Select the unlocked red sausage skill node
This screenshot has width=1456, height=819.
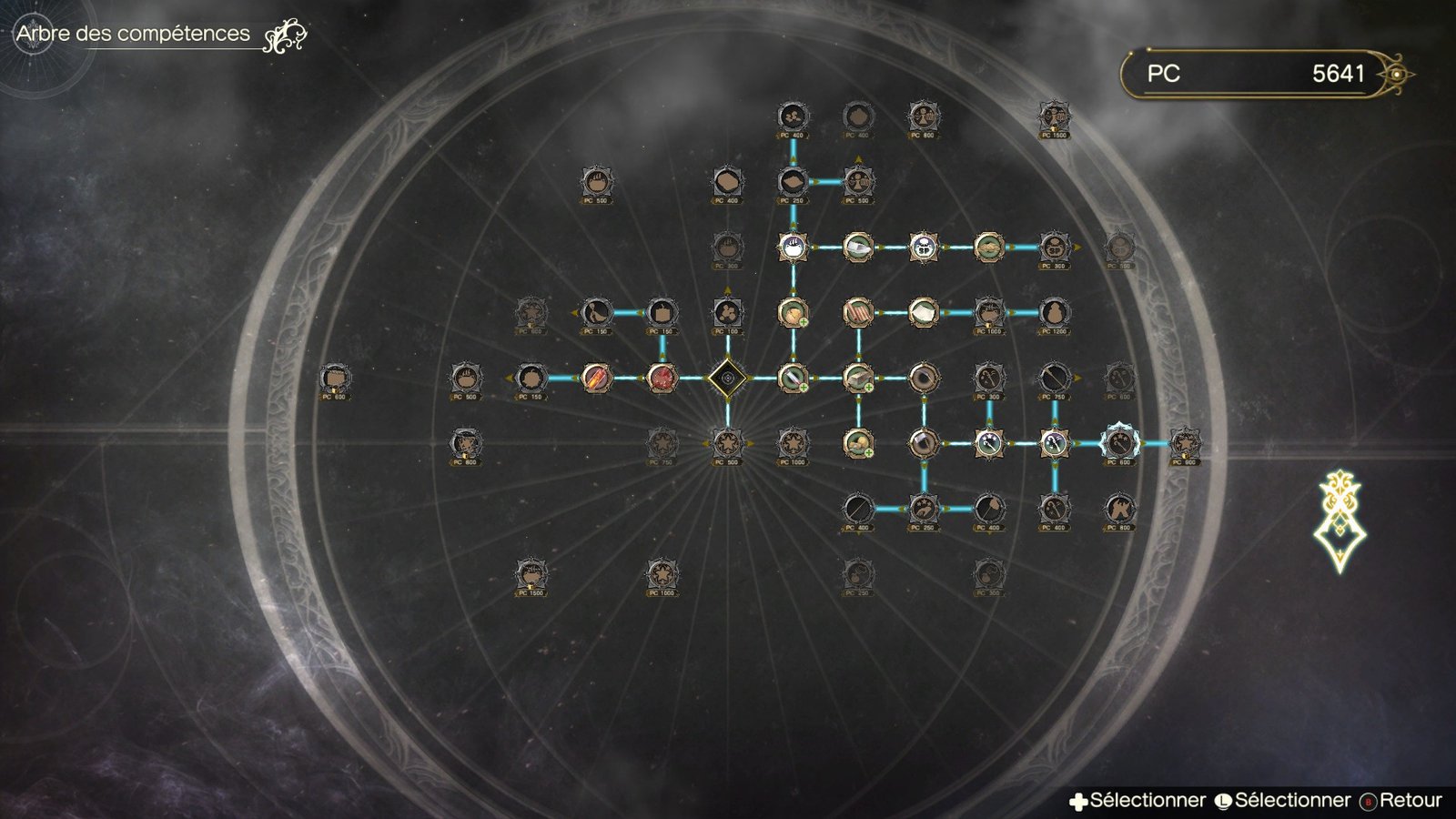click(596, 378)
